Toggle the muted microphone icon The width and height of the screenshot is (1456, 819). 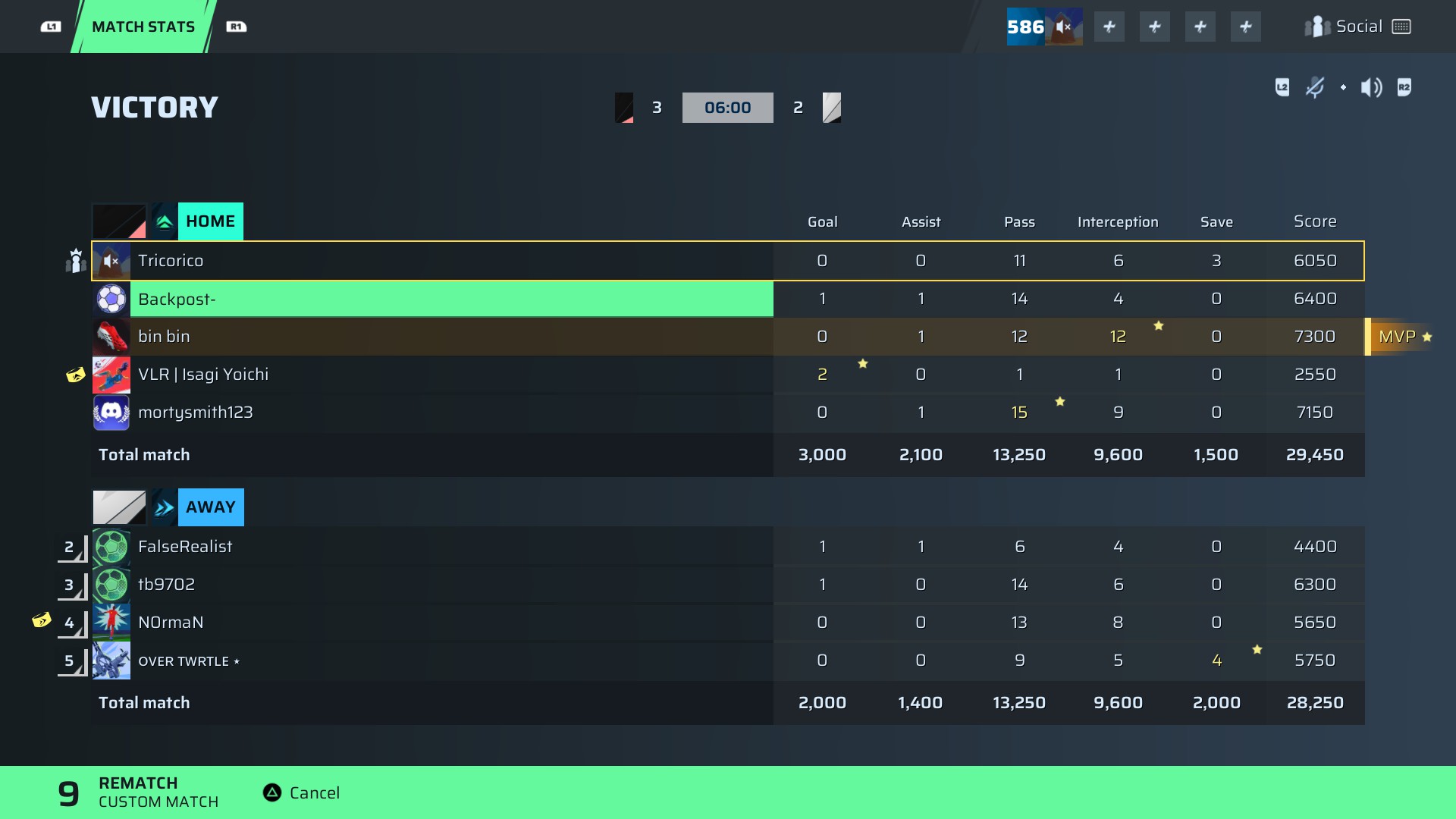[1315, 88]
